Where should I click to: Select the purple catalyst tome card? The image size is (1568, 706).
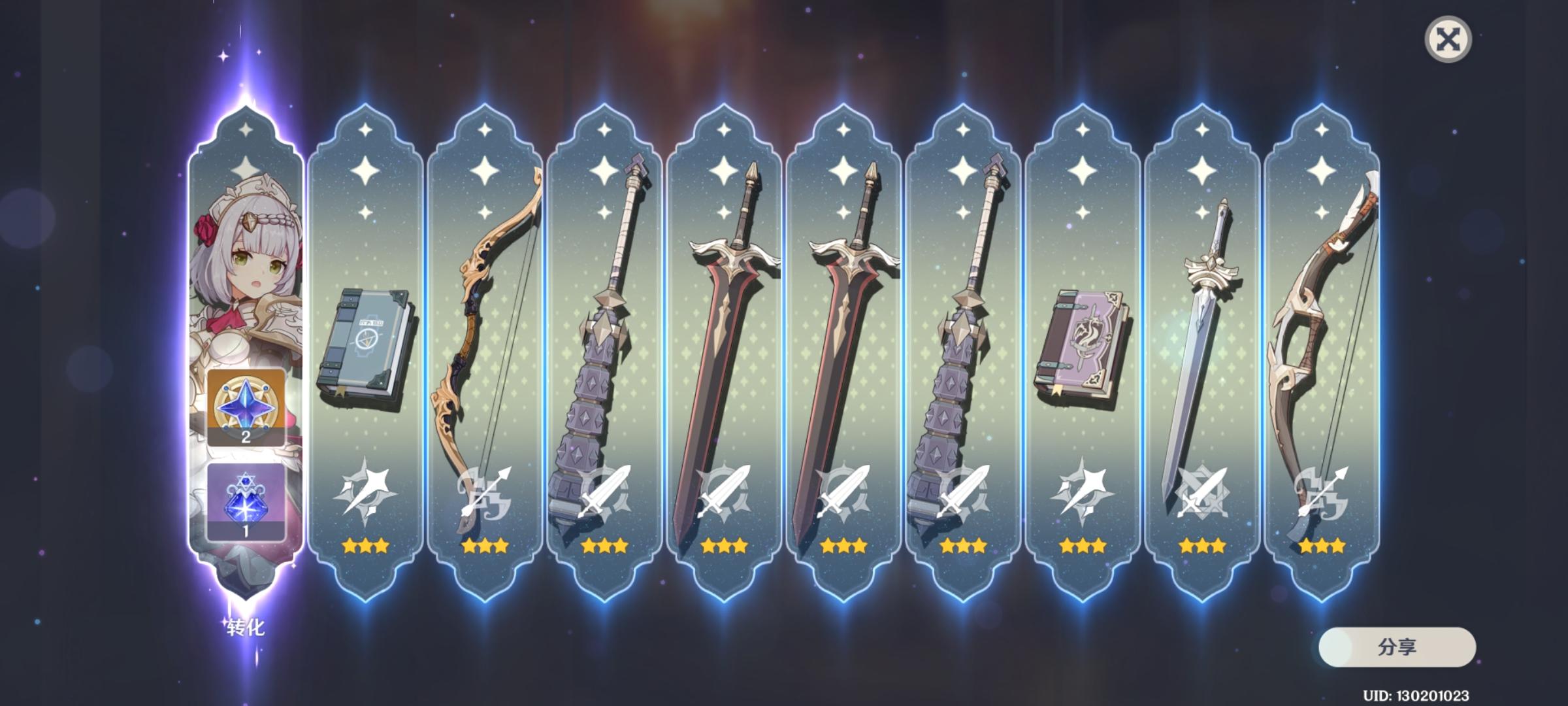[1088, 340]
